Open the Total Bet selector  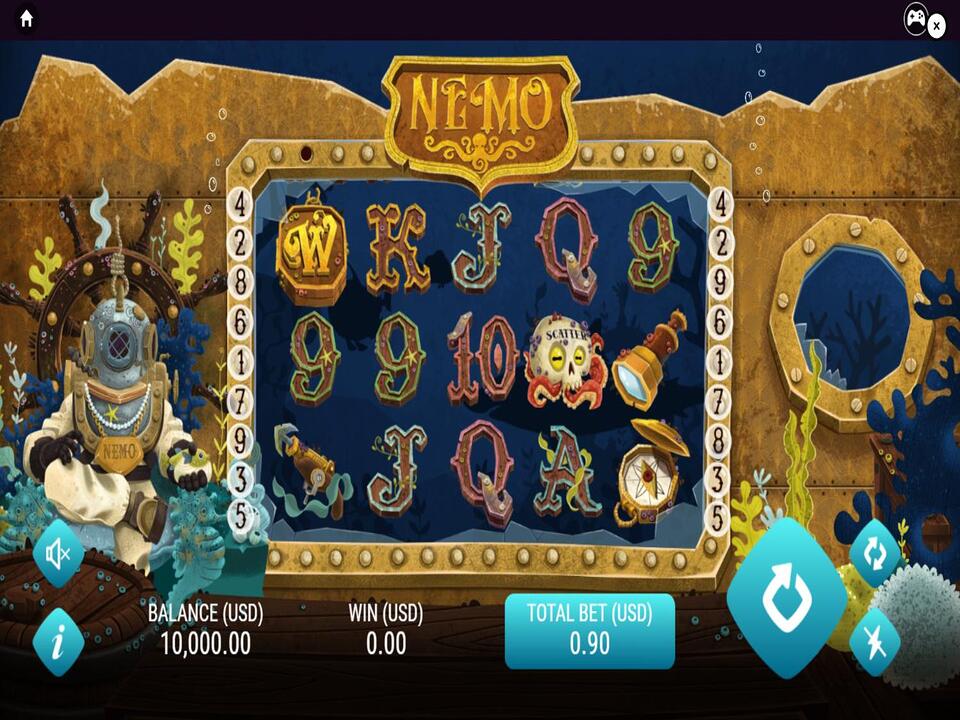589,631
